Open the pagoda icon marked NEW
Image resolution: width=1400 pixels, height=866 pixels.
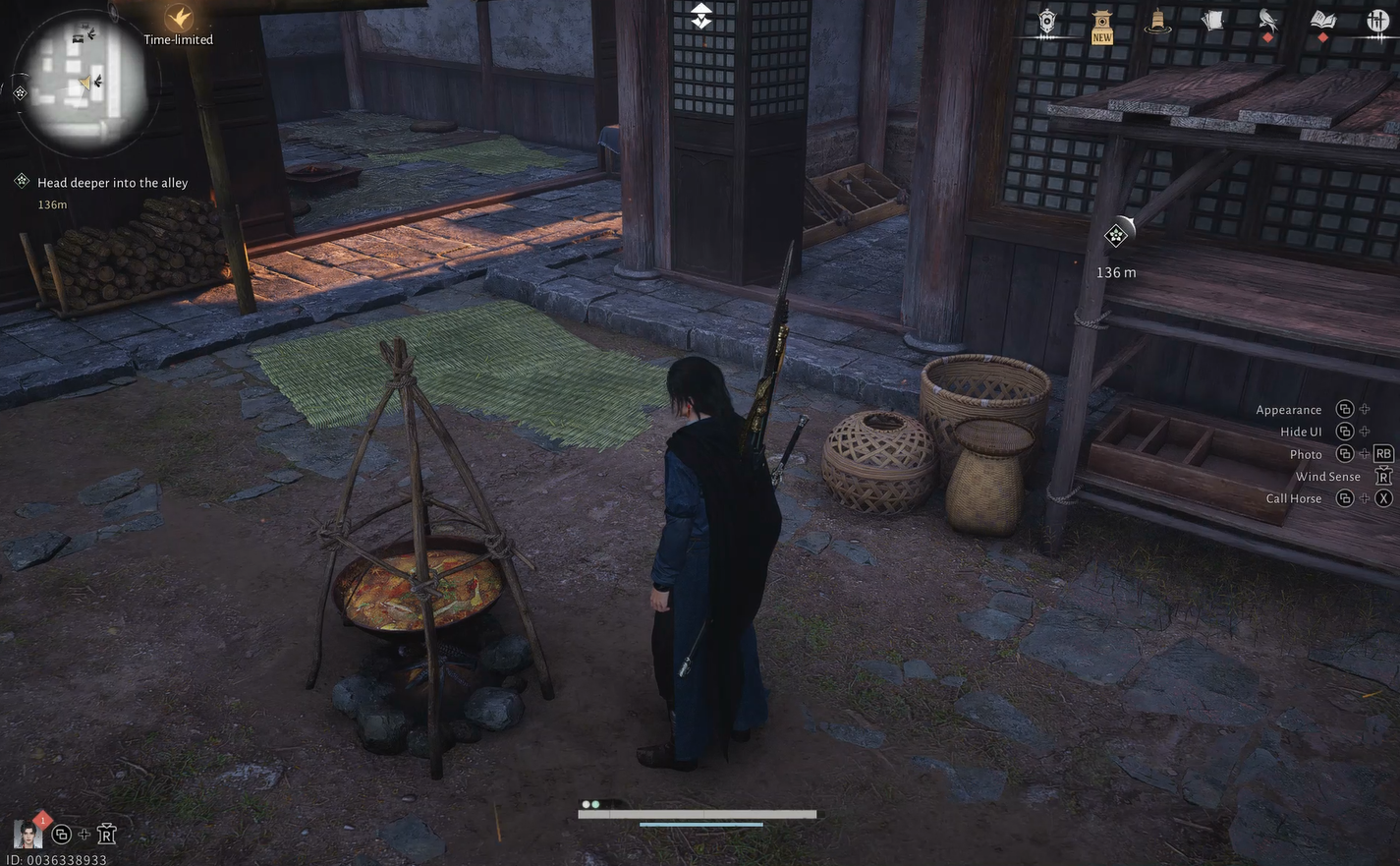point(1102,24)
